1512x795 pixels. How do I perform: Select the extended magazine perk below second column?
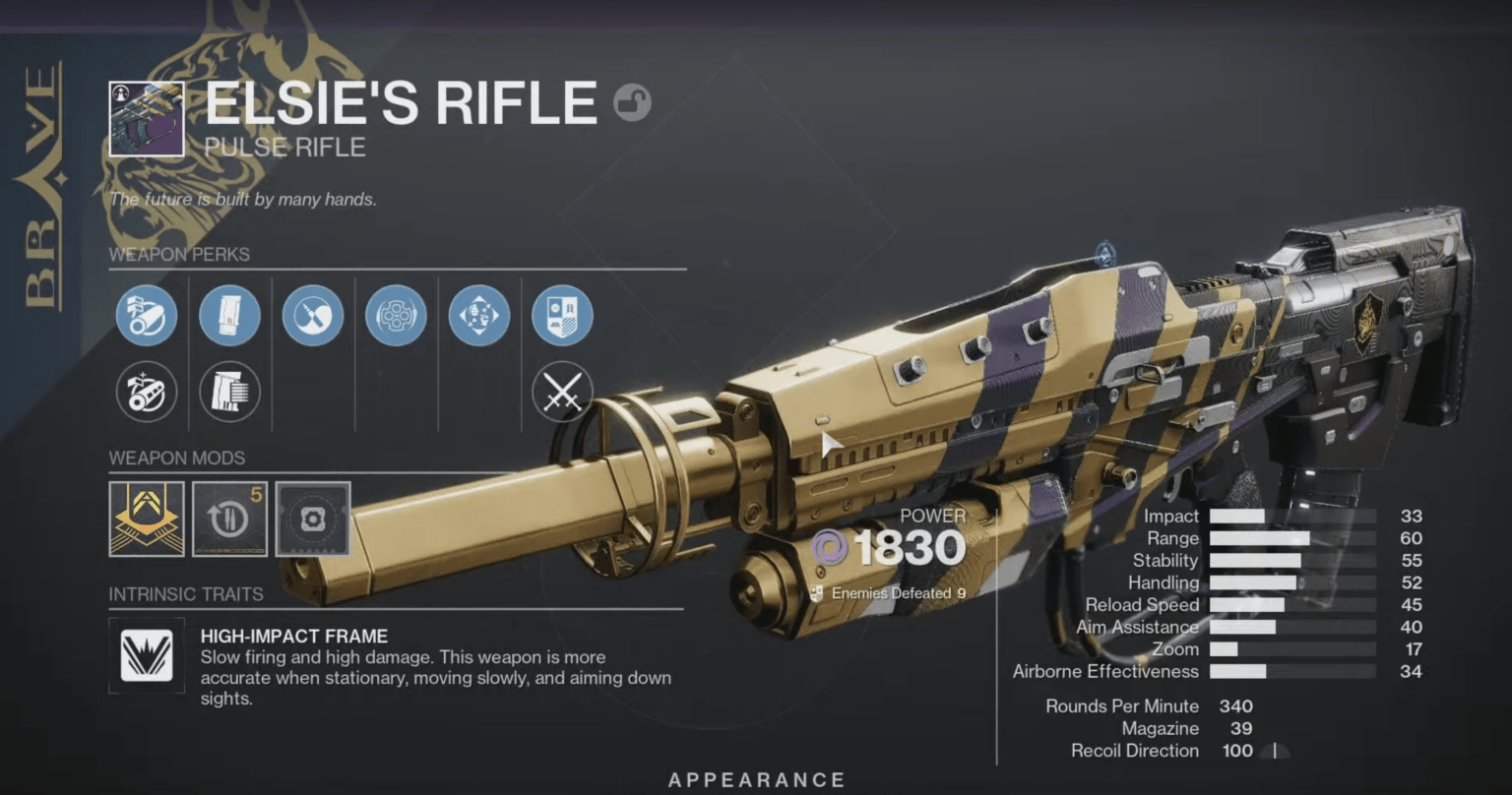click(x=229, y=391)
